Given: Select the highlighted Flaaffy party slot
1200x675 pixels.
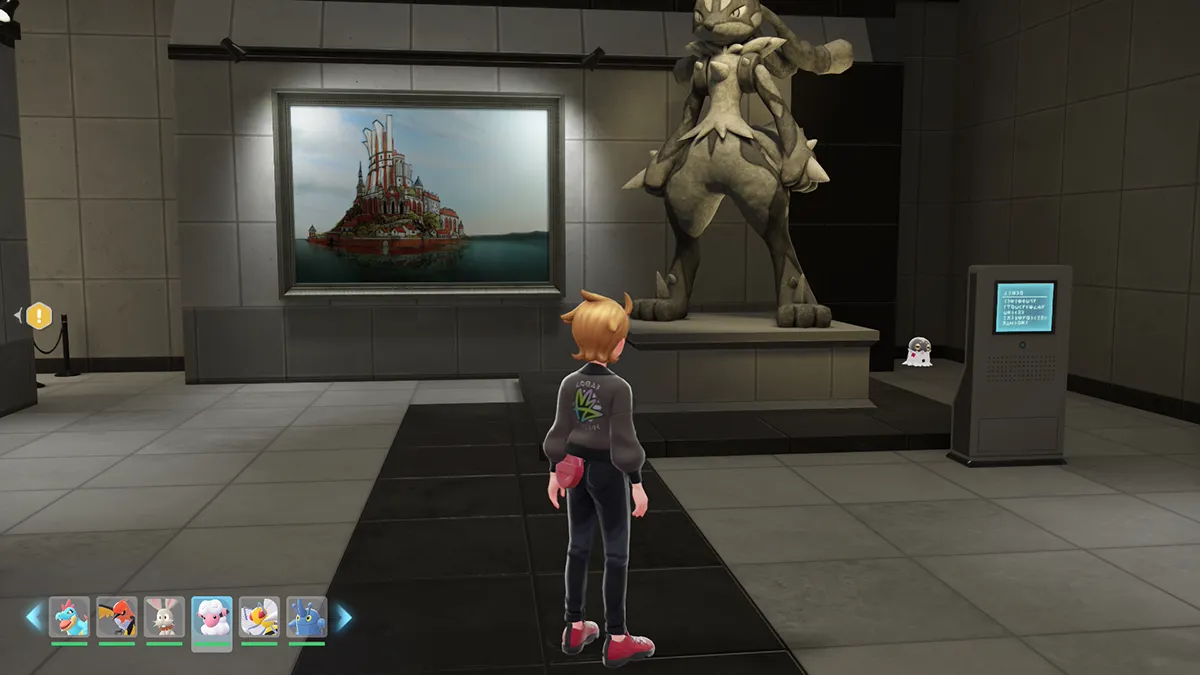Looking at the screenshot, I should pyautogui.click(x=211, y=619).
